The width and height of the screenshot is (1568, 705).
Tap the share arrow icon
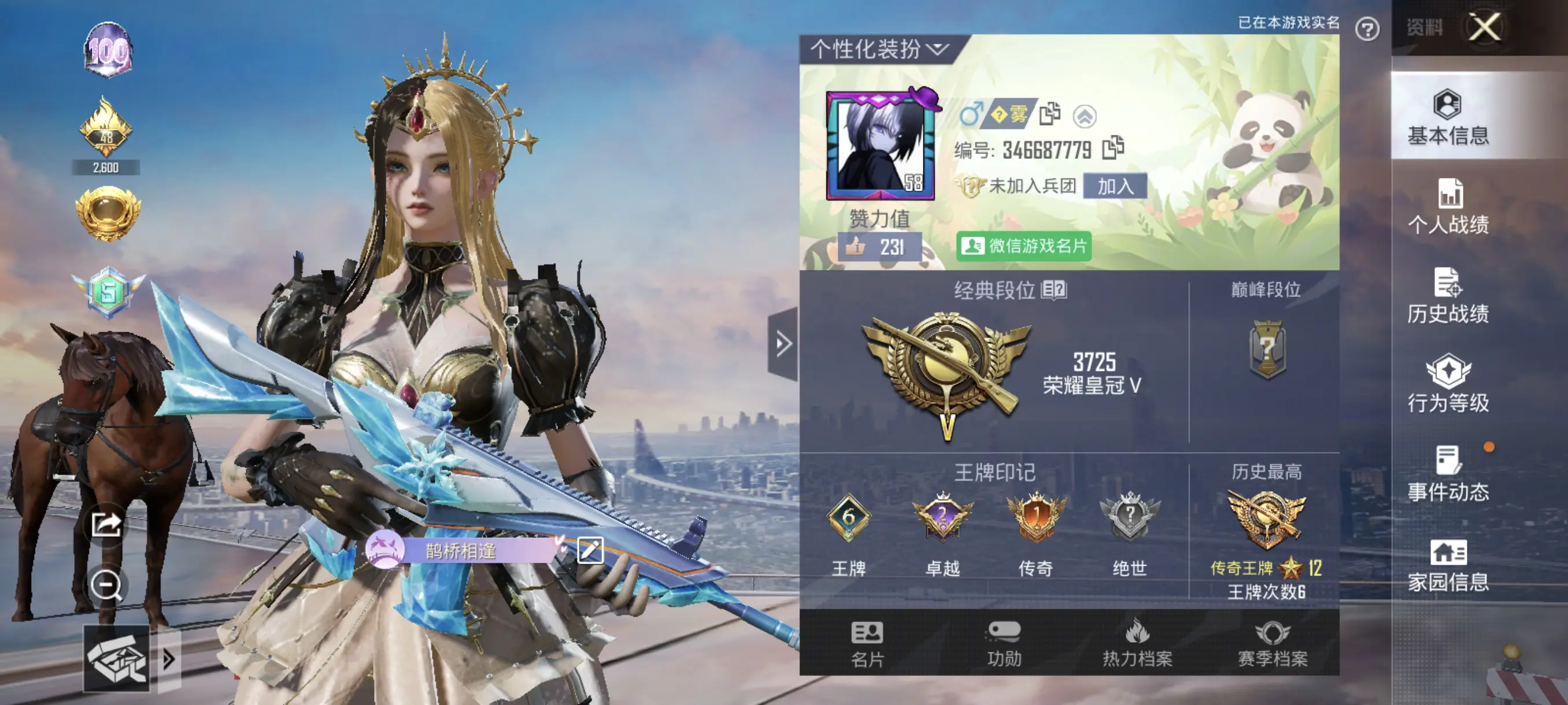click(106, 524)
